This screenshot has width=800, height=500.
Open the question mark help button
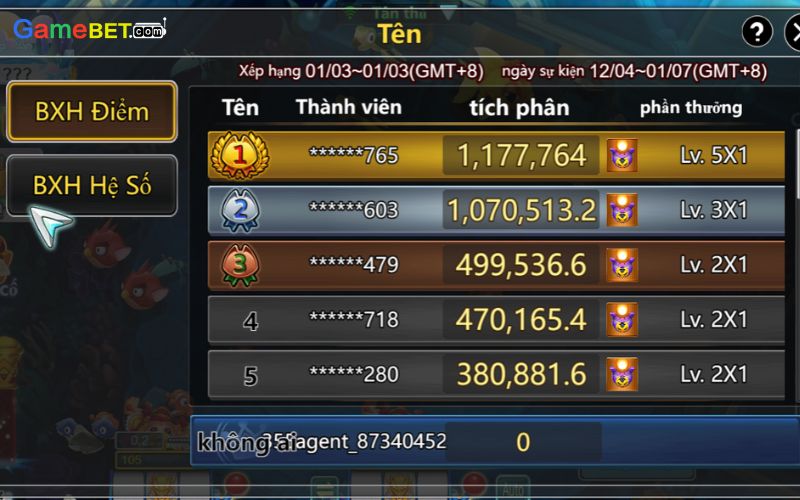[x=757, y=32]
